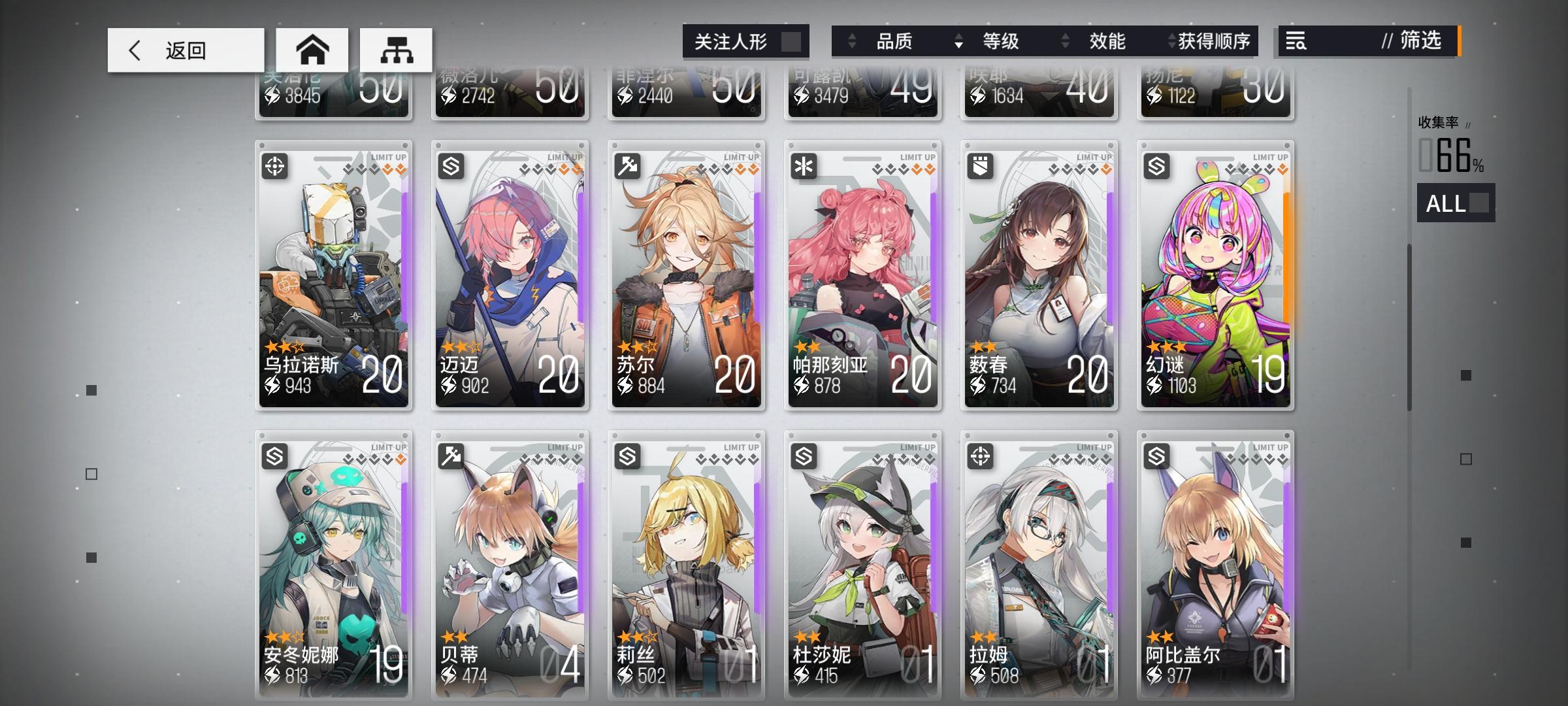This screenshot has height=706, width=1568.
Task: Click the filter list icon left of 筛选
Action: [1297, 41]
